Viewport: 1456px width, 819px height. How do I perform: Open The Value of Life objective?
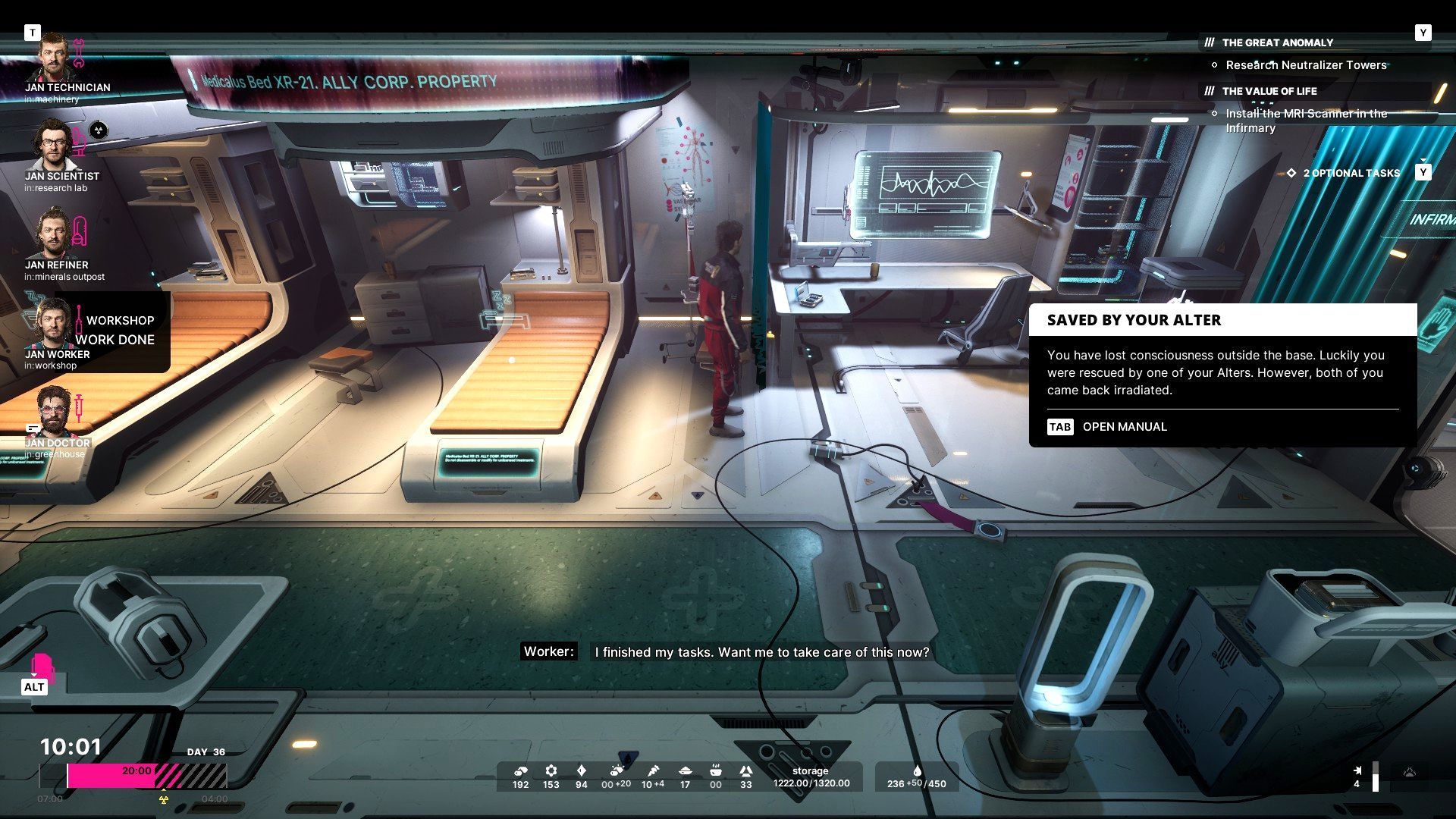[x=1269, y=91]
